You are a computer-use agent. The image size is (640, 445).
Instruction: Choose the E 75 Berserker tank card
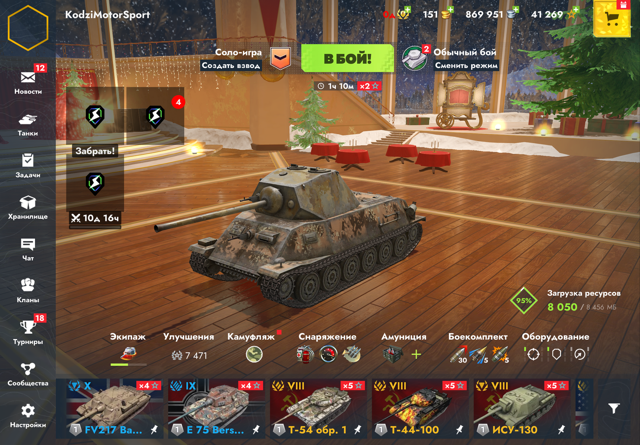tap(216, 409)
